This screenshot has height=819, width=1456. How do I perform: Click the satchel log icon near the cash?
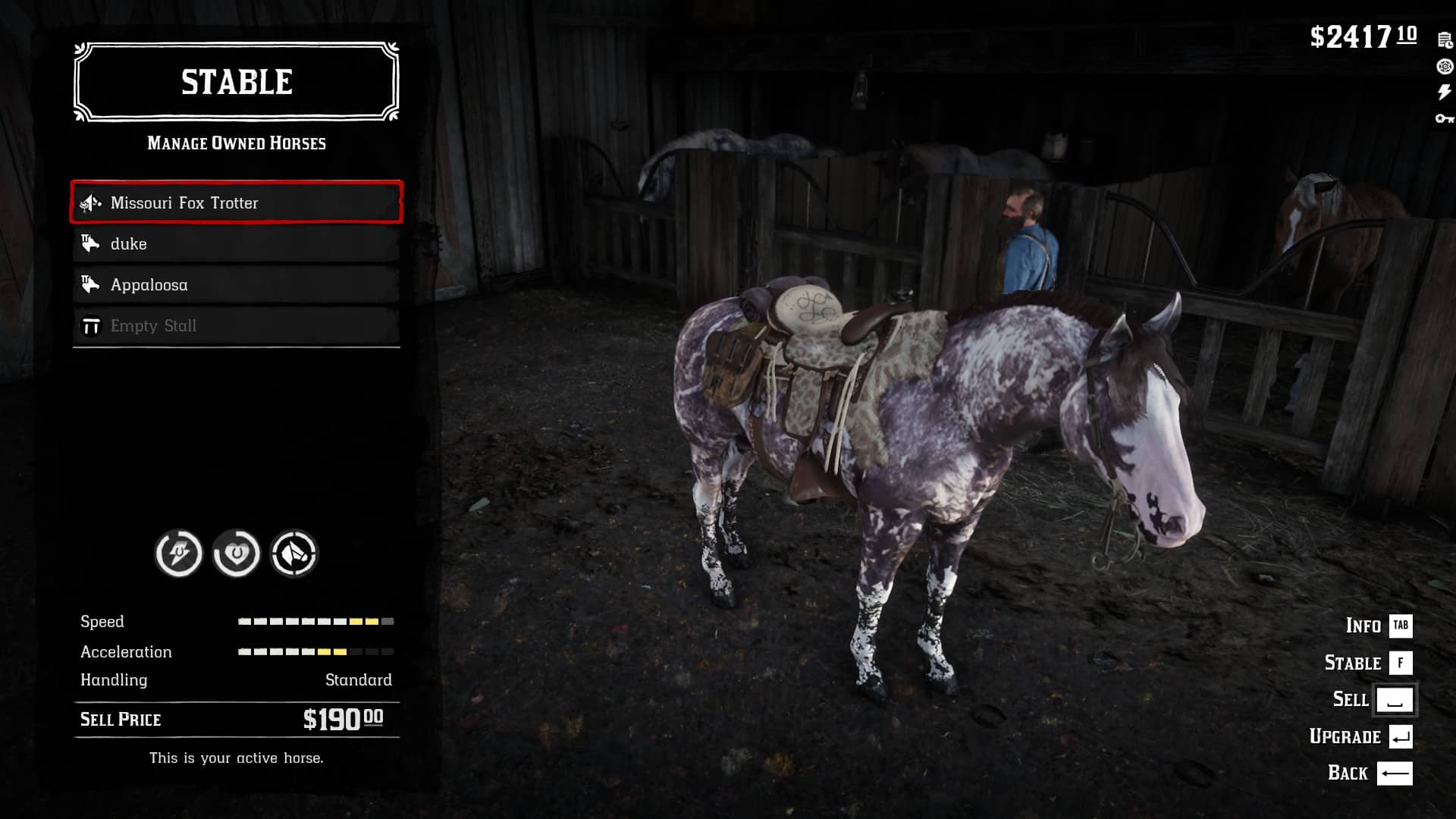tap(1443, 39)
